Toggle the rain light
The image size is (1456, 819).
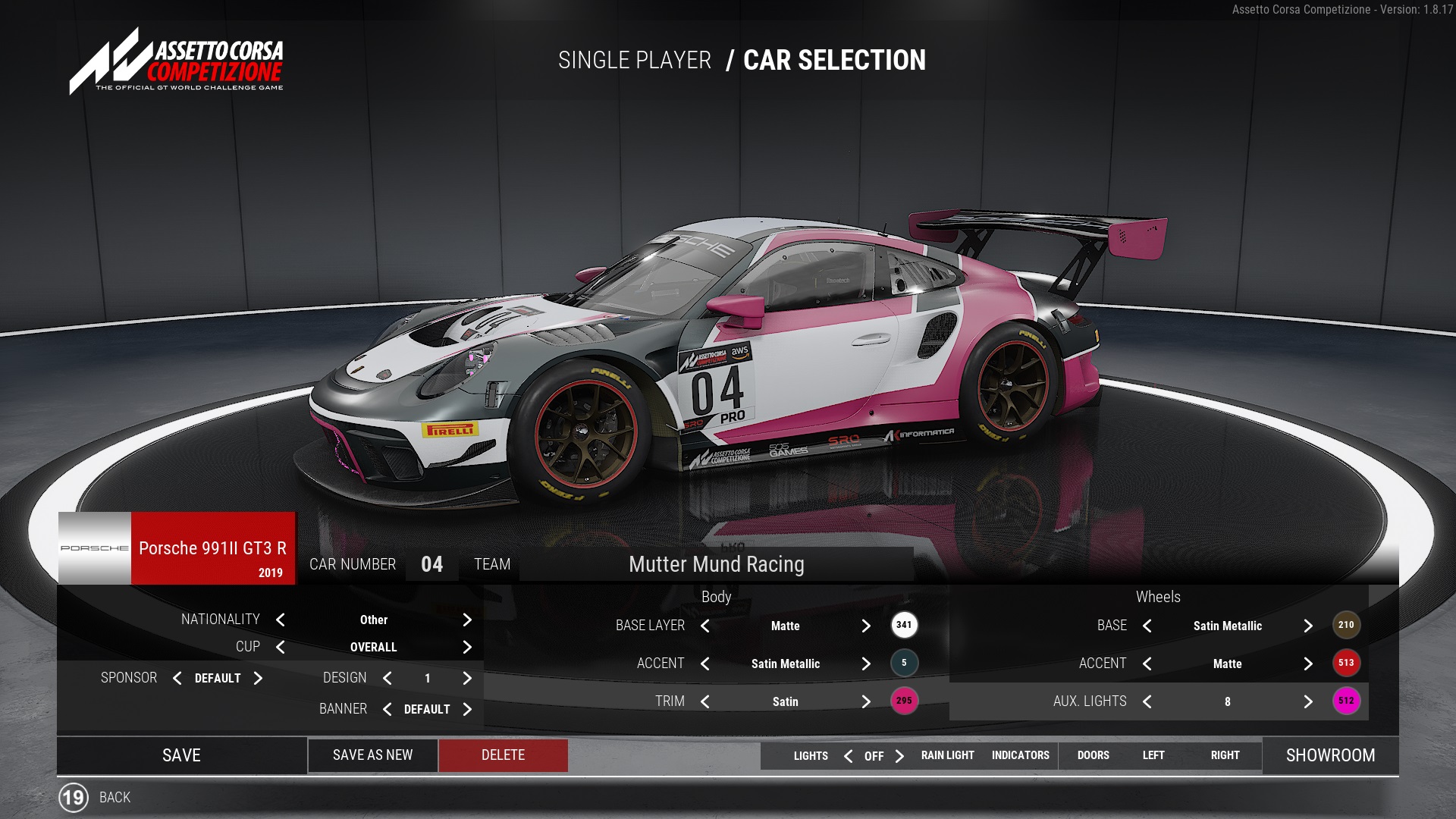pos(947,755)
